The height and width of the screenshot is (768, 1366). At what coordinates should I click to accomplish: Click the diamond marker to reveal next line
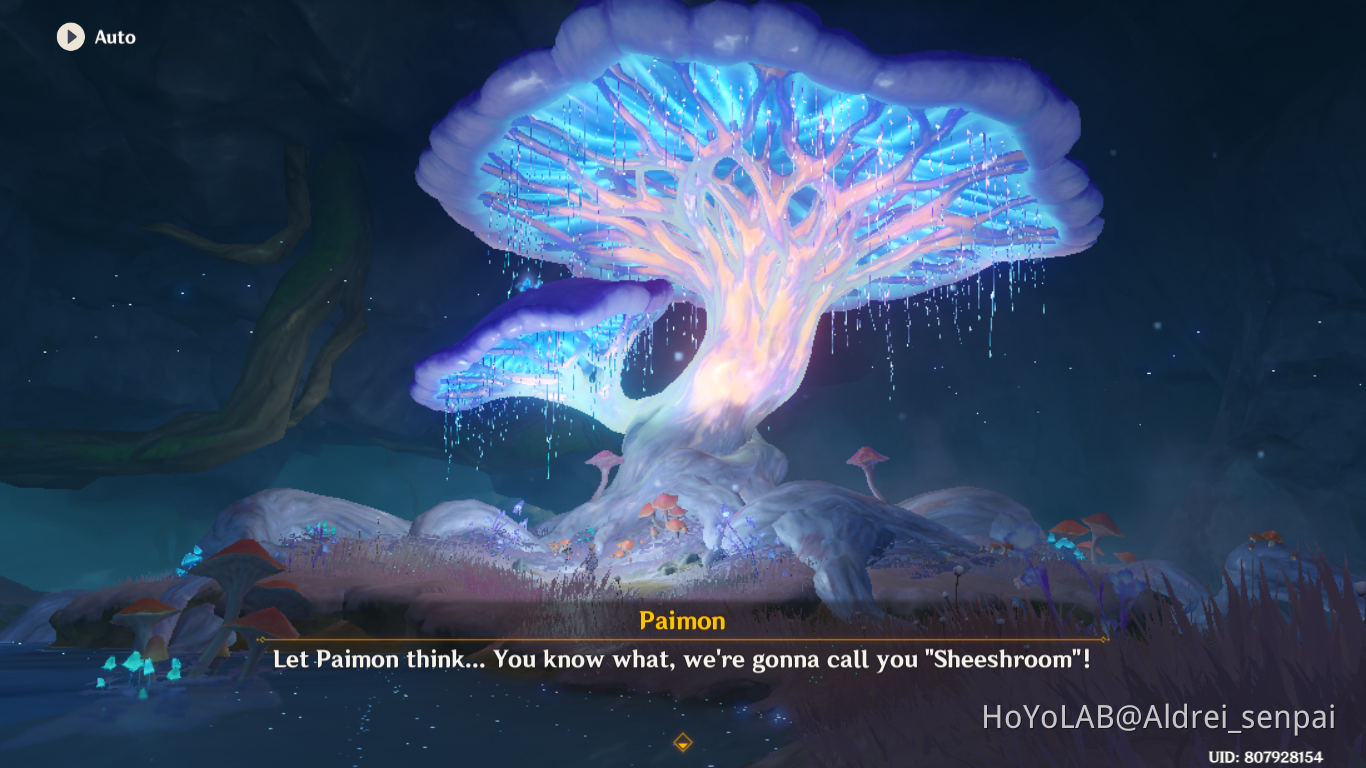tap(683, 744)
